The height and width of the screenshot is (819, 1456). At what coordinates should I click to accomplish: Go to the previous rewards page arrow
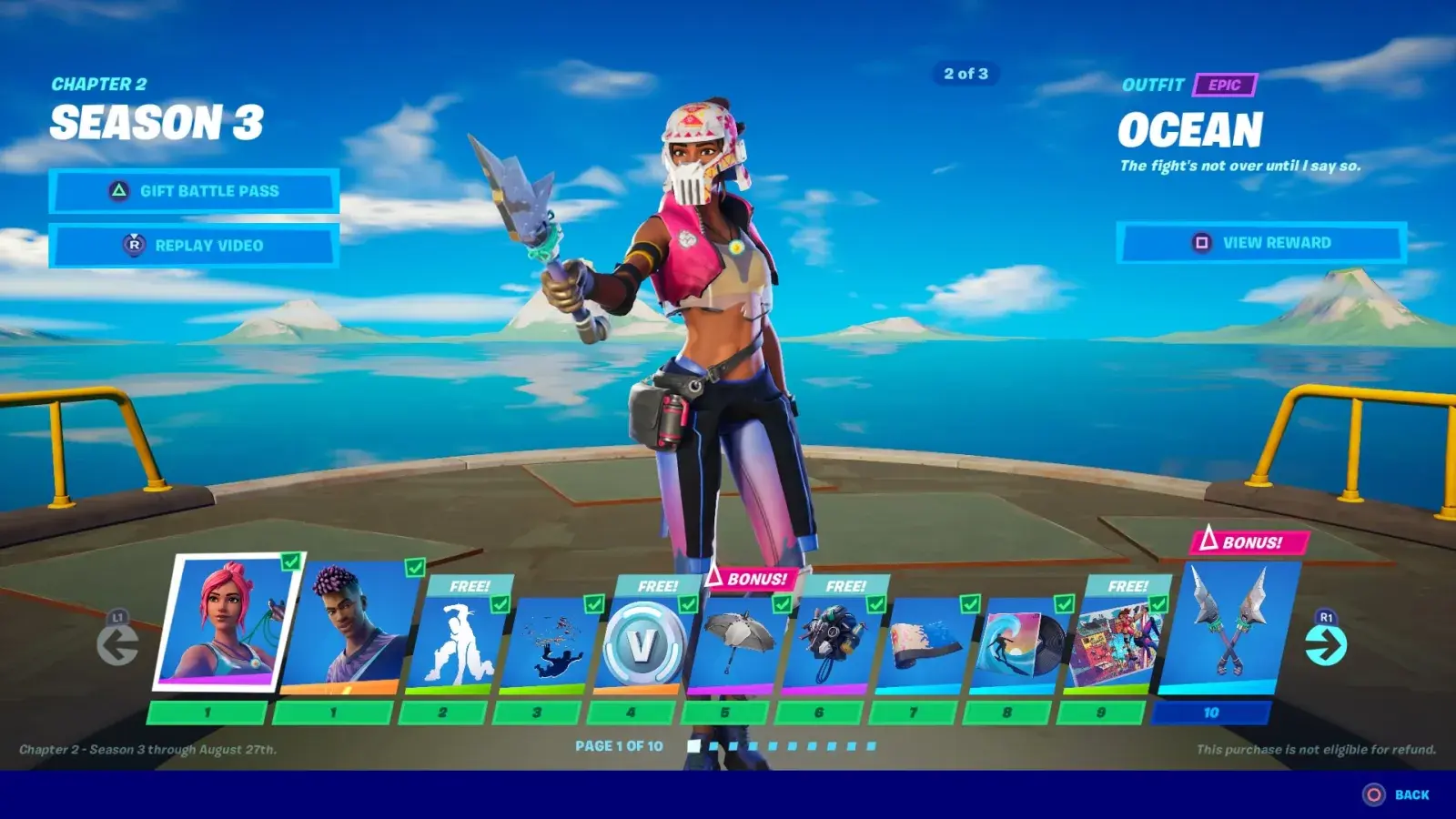pos(117,644)
